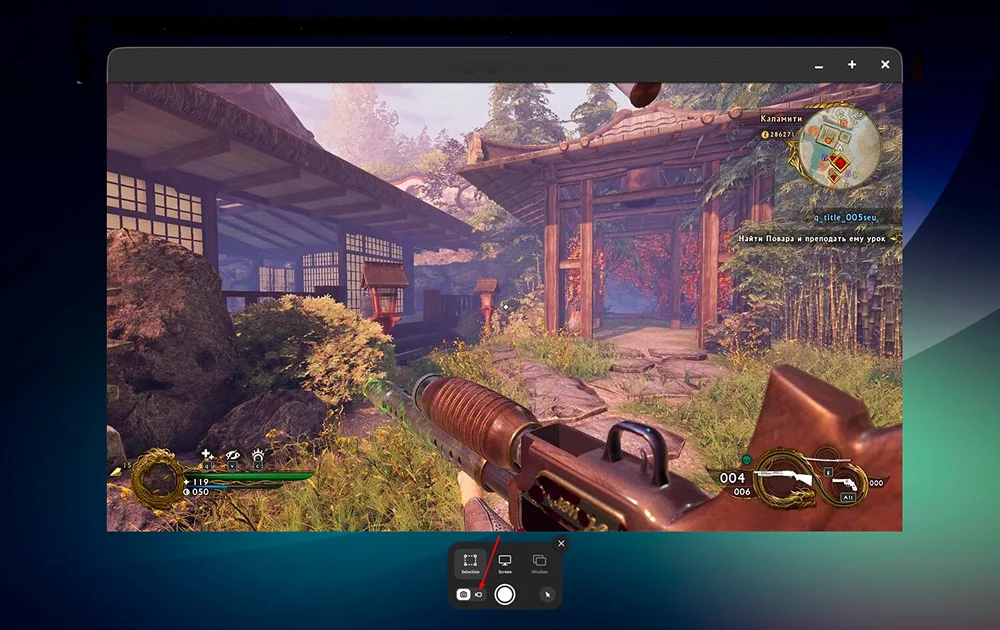Activate the healing plus-sign ability

coord(207,455)
